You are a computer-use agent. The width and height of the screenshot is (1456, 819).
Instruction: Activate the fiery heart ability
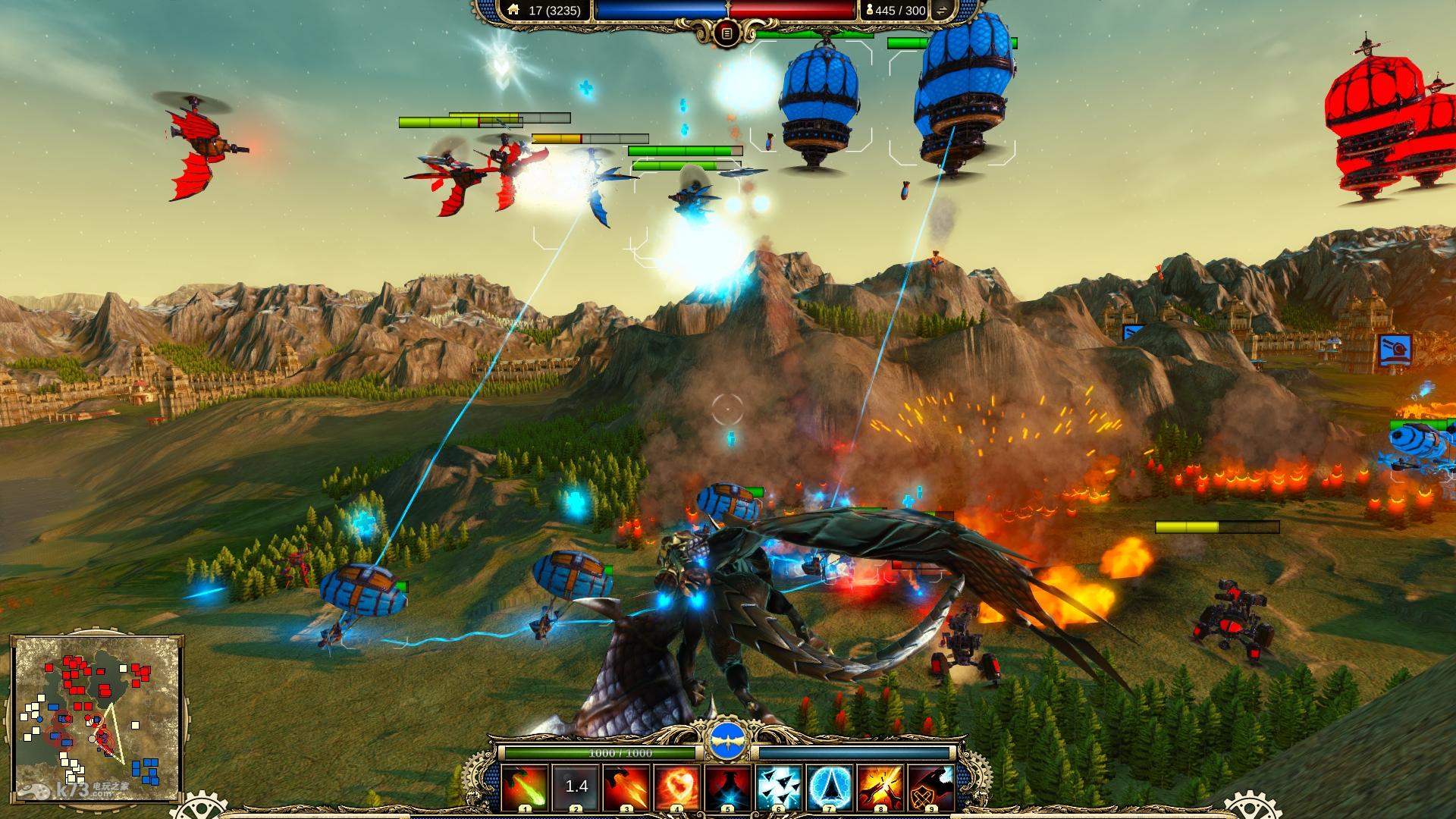(x=677, y=787)
